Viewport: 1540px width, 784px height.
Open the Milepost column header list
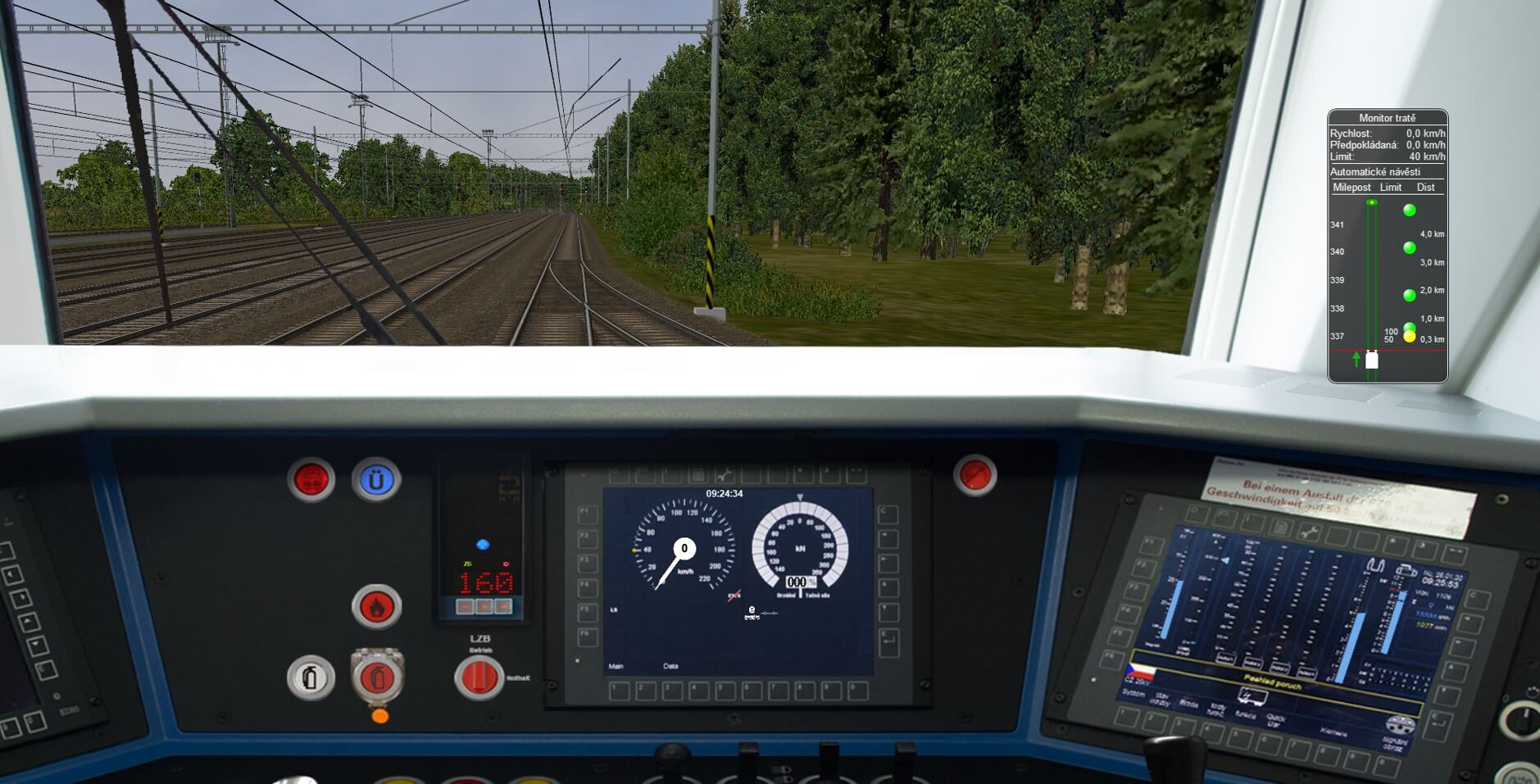pos(1351,188)
